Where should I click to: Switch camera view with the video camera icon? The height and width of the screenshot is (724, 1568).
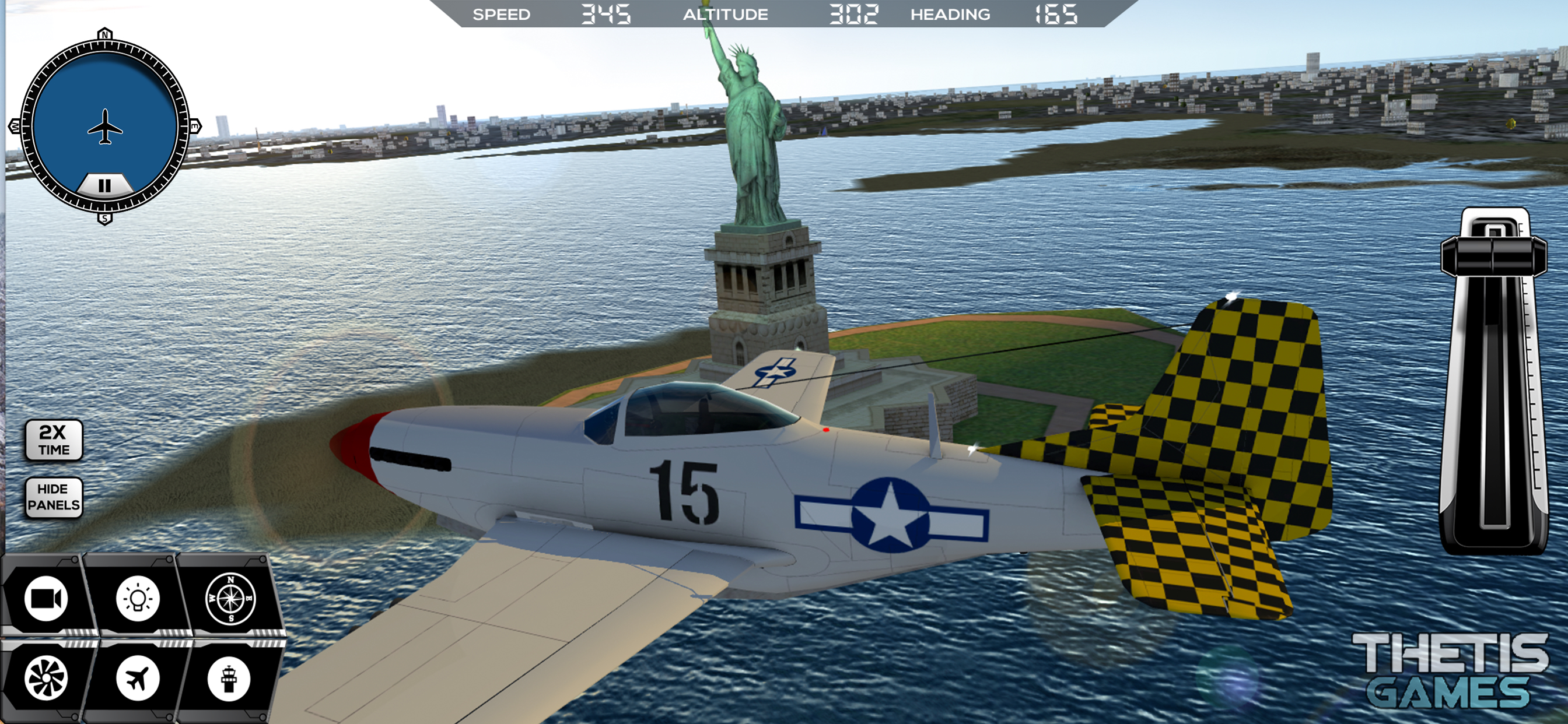click(46, 599)
